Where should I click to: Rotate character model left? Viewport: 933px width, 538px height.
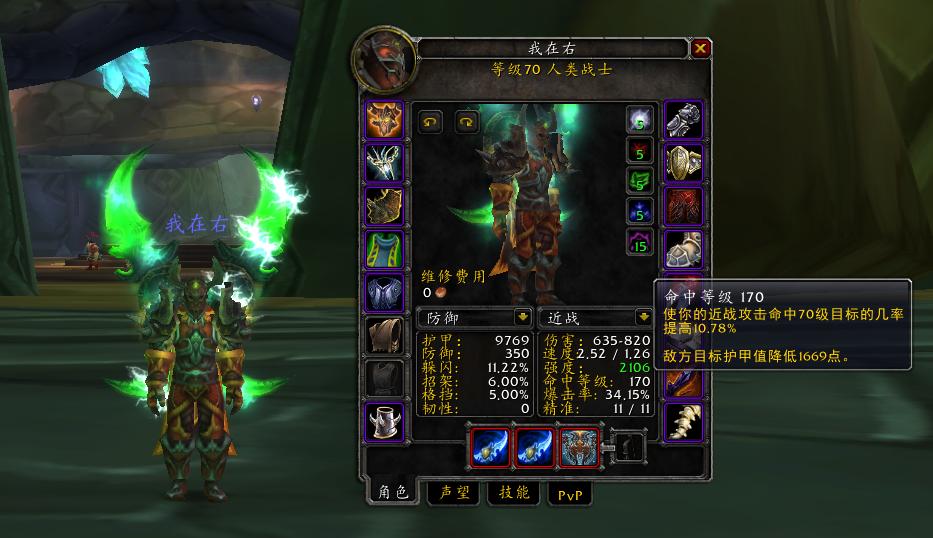pos(430,122)
